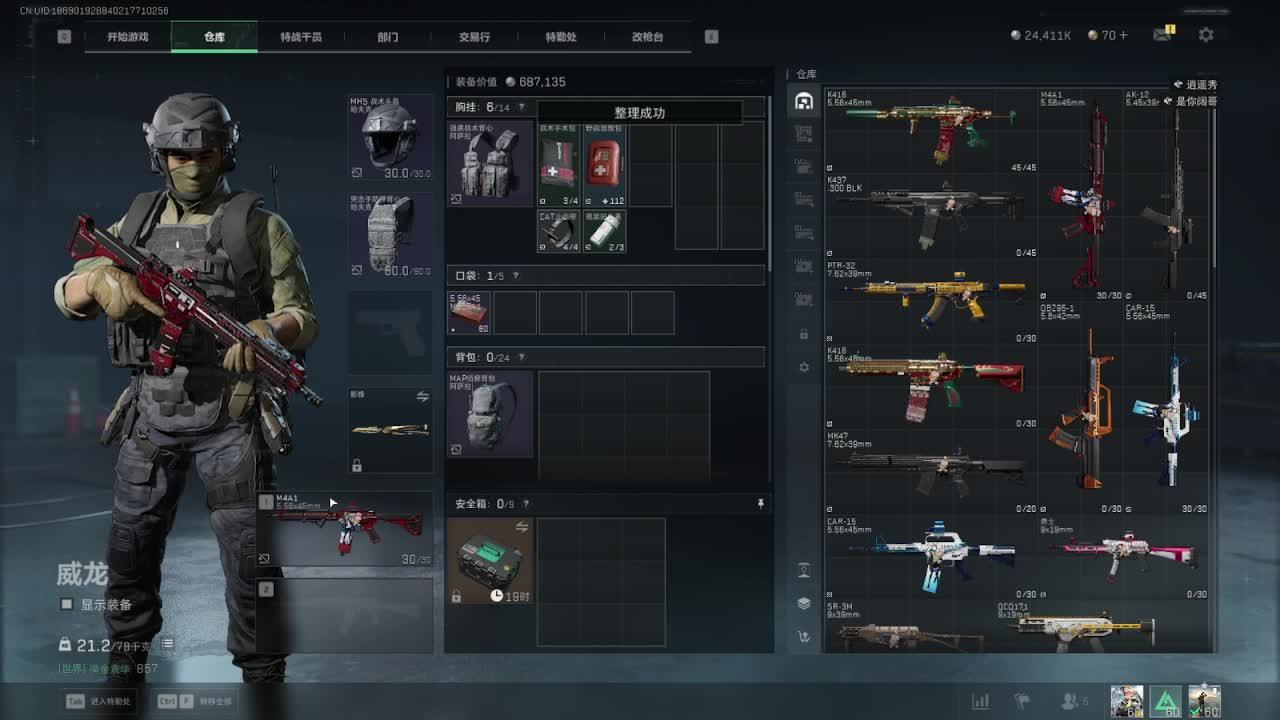Viewport: 1280px width, 720px height.
Task: Select the 特勤处 tab
Action: (561, 37)
